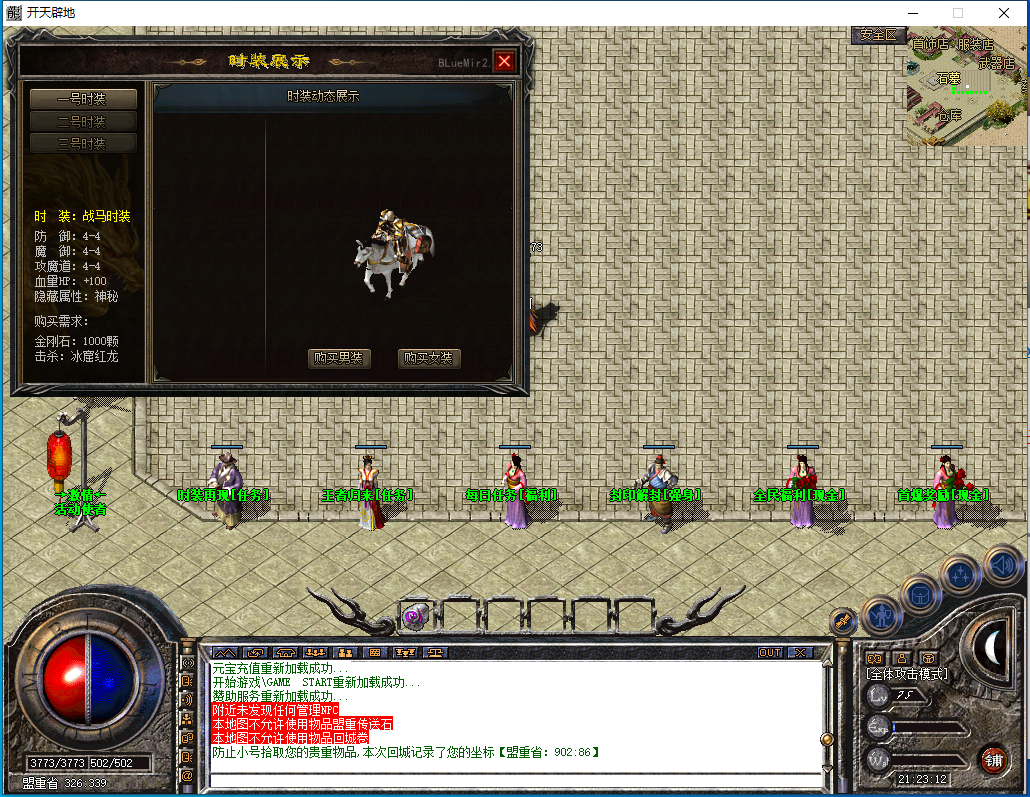Viewport: 1030px width, 797px height.
Task: Change the 全体攻击模式 attack mode label
Action: point(906,674)
